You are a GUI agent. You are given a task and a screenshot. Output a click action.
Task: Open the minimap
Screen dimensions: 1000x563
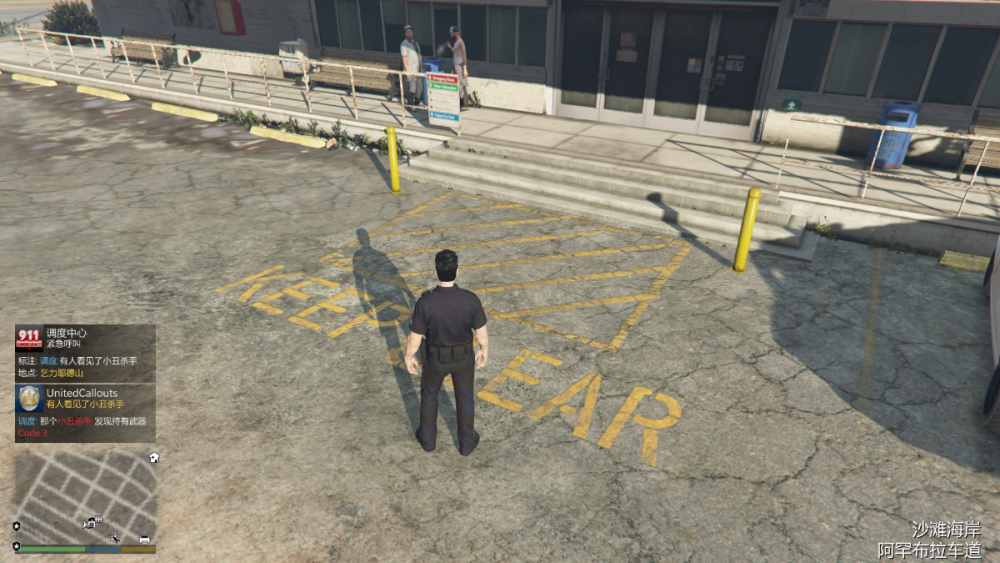click(85, 496)
